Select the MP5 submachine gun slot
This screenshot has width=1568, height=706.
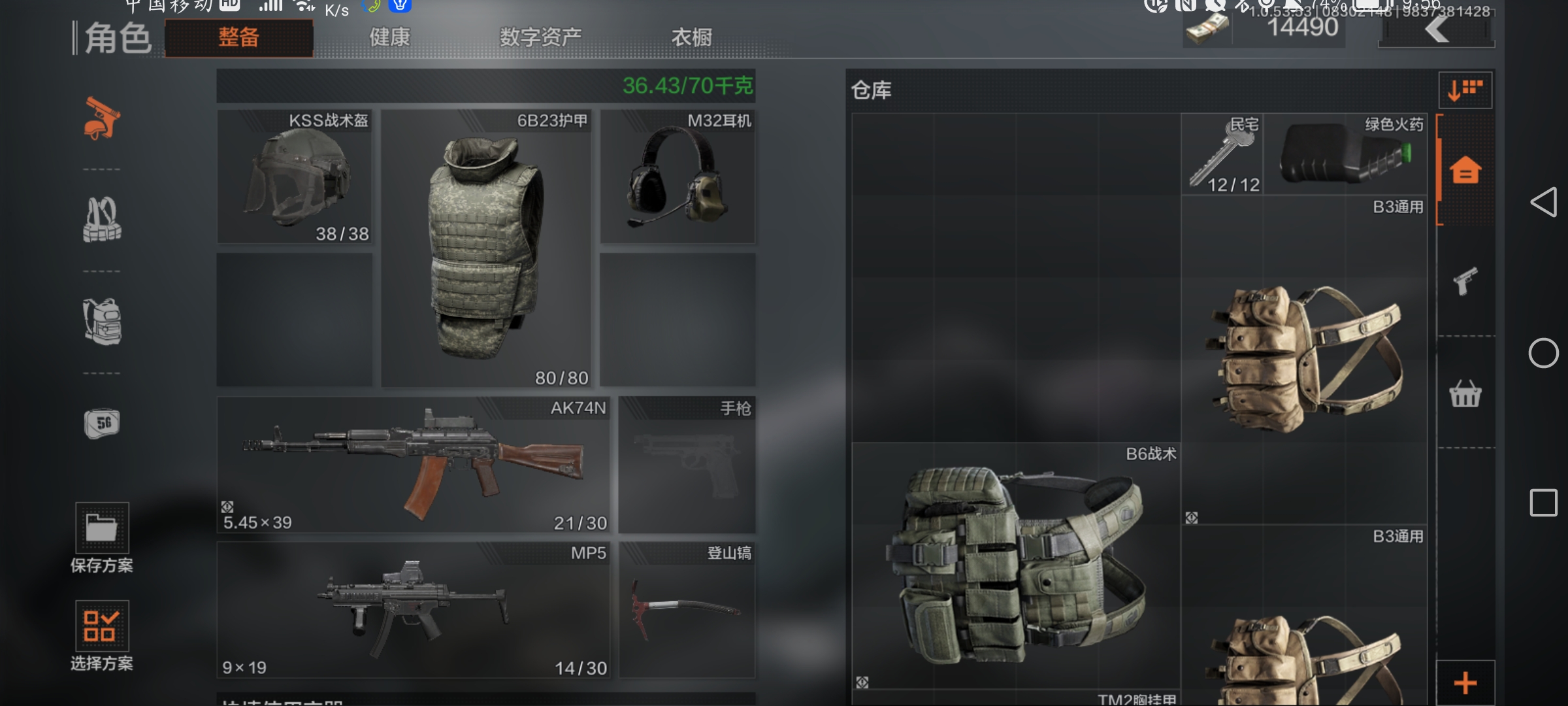413,610
